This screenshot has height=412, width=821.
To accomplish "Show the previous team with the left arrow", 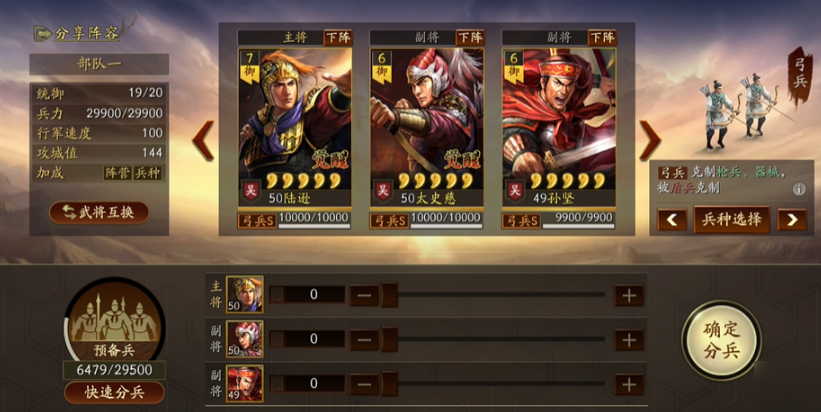I will [203, 140].
